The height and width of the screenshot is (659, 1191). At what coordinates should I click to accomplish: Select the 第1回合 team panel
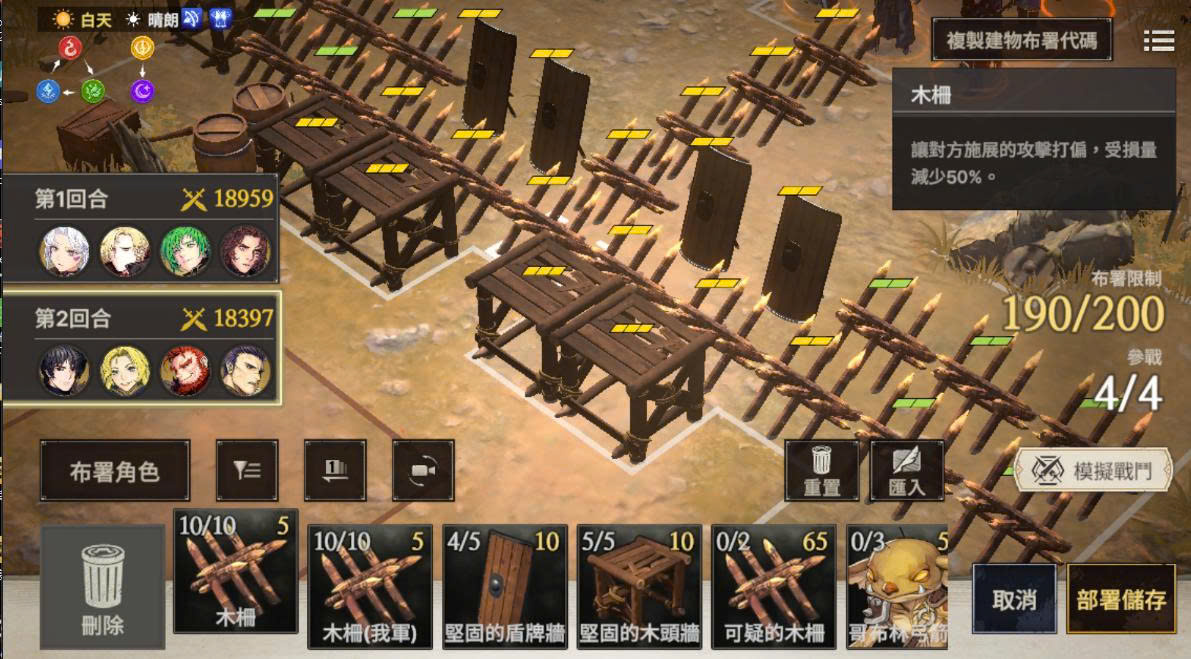pyautogui.click(x=140, y=228)
